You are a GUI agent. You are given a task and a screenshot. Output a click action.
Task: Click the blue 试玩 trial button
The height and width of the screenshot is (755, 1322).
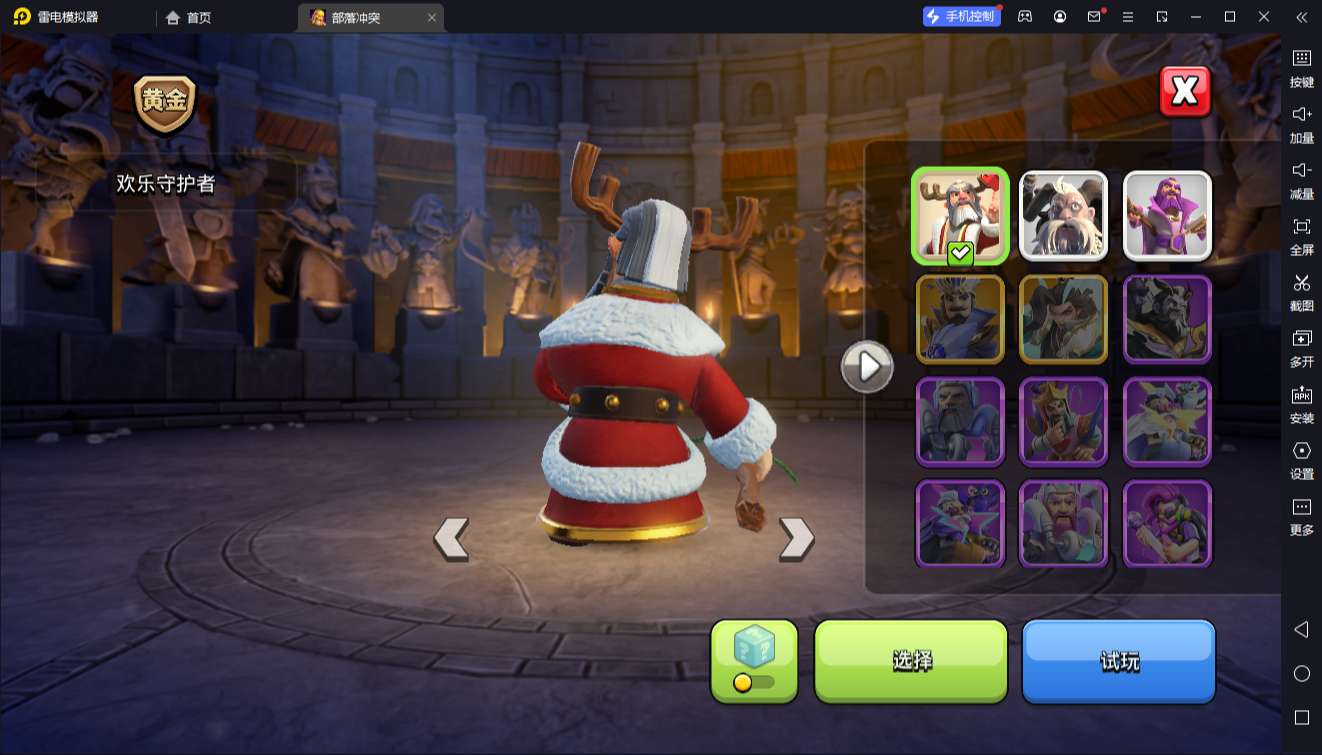pos(1118,660)
